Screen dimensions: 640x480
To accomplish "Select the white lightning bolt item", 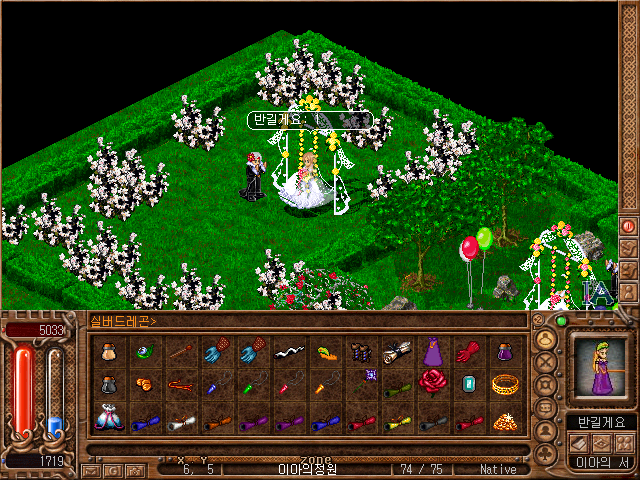I will [x=288, y=351].
